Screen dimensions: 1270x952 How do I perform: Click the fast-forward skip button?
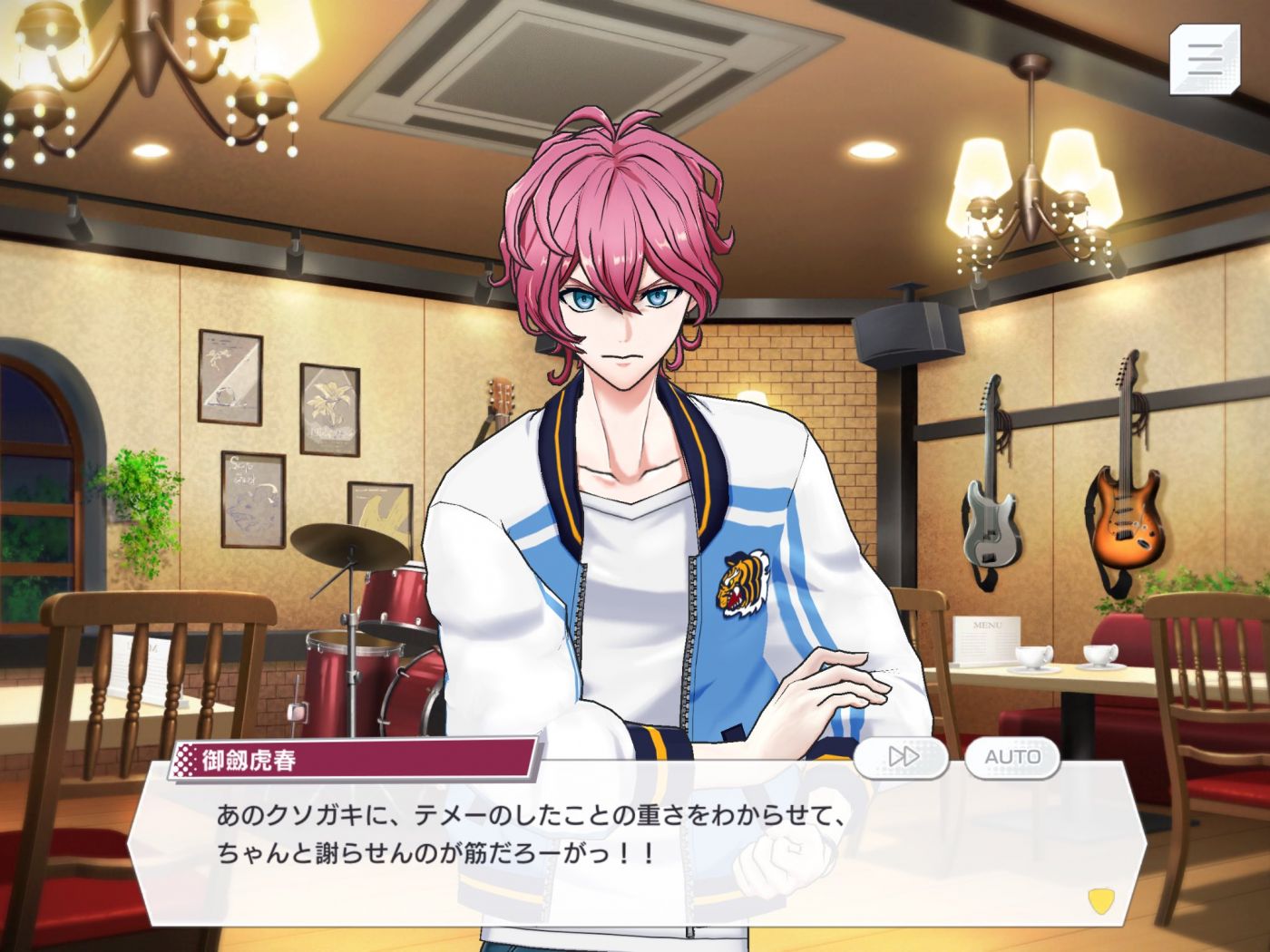pos(901,756)
